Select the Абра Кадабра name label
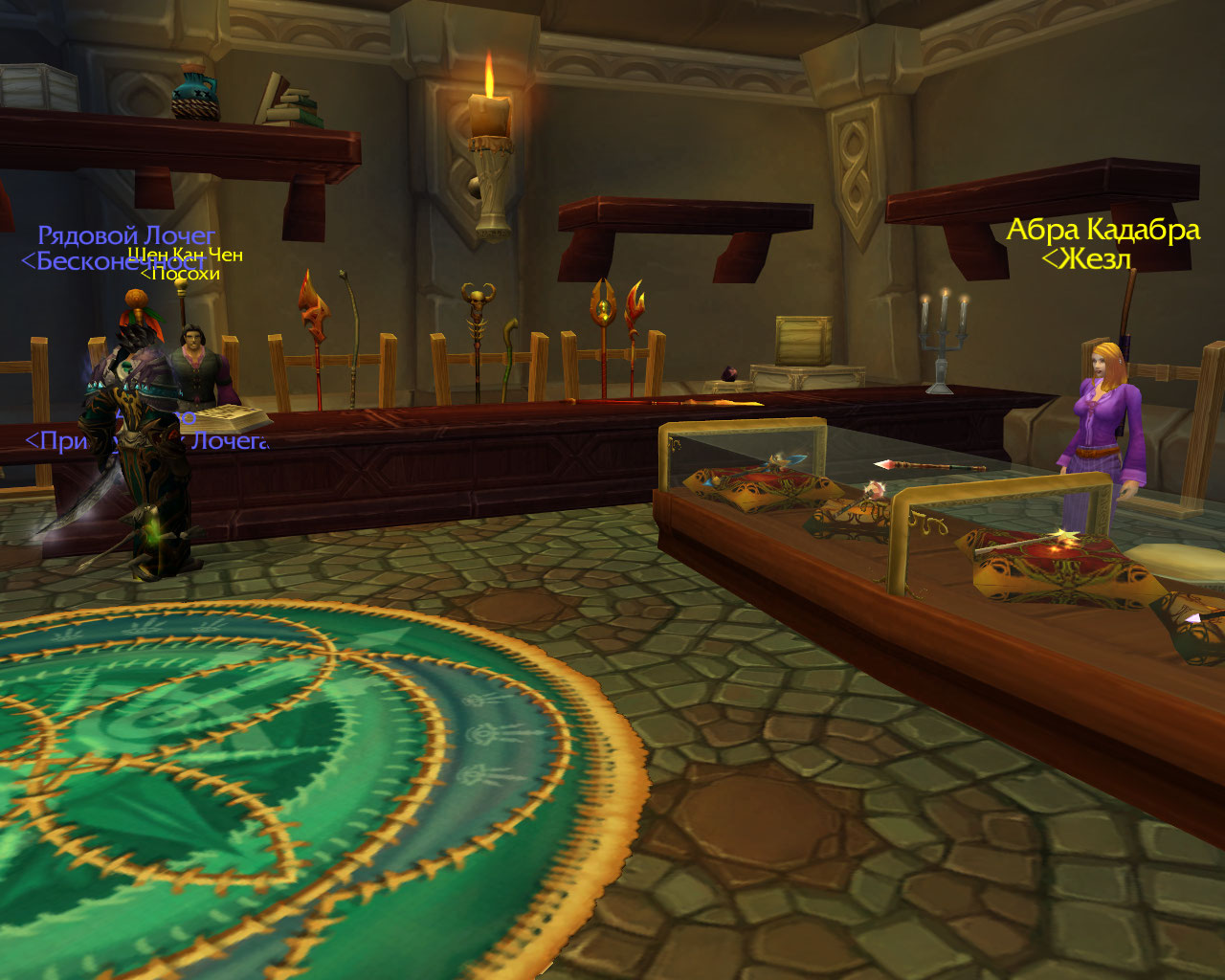1225x980 pixels. [x=1102, y=231]
